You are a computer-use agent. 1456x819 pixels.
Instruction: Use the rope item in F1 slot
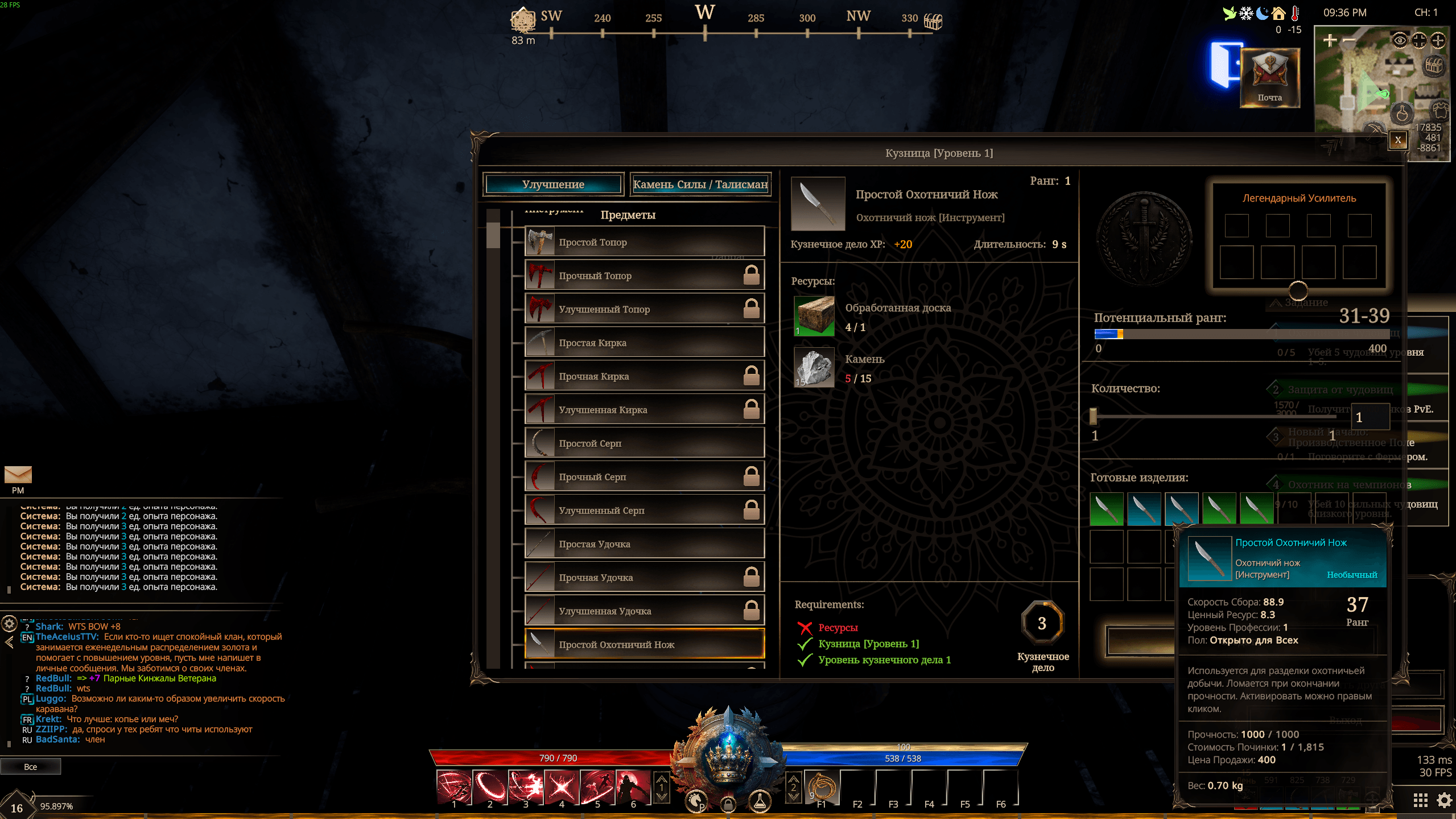tap(821, 787)
